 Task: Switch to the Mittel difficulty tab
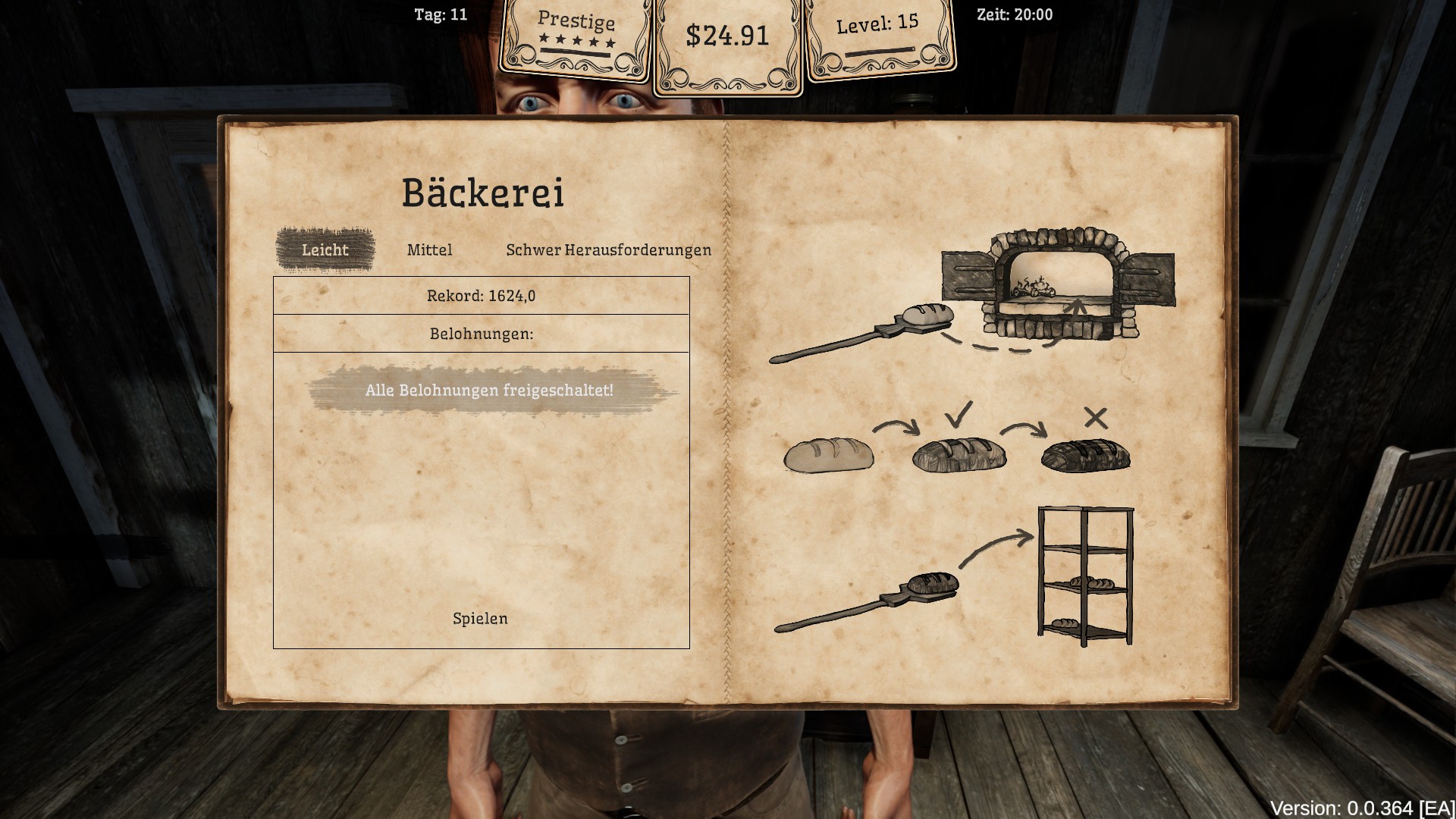pos(429,250)
